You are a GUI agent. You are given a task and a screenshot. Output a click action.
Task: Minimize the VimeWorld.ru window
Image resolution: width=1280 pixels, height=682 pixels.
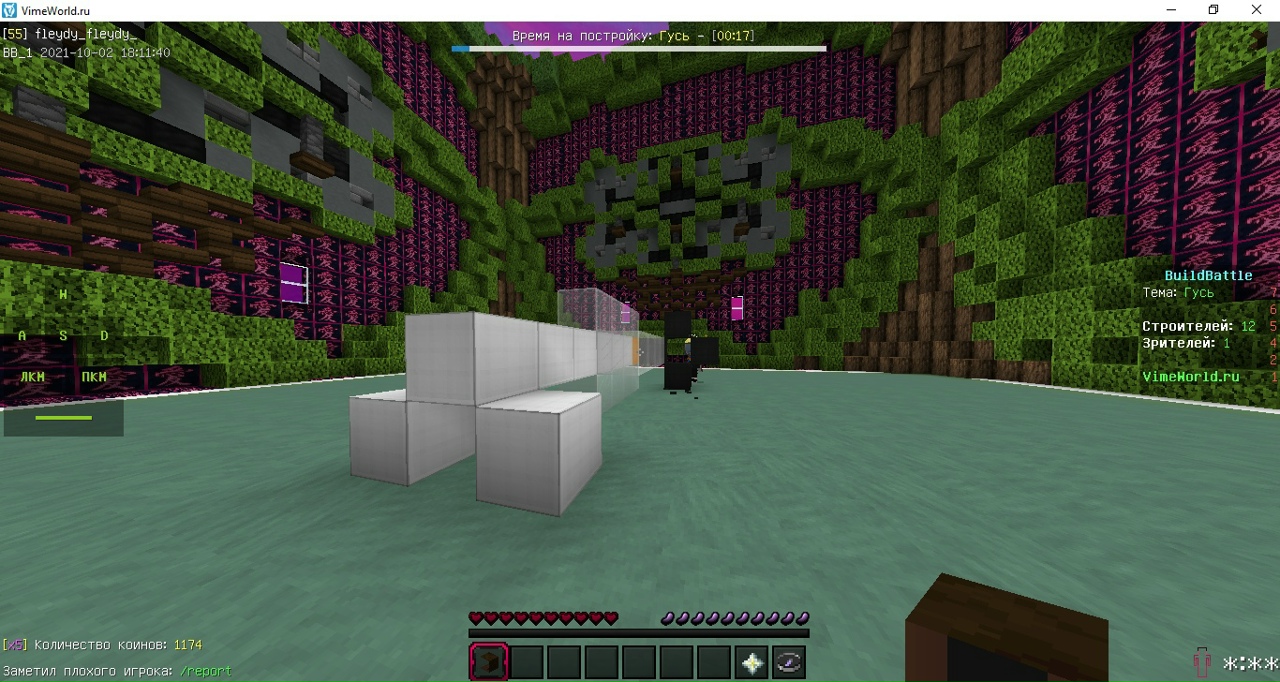click(x=1171, y=10)
